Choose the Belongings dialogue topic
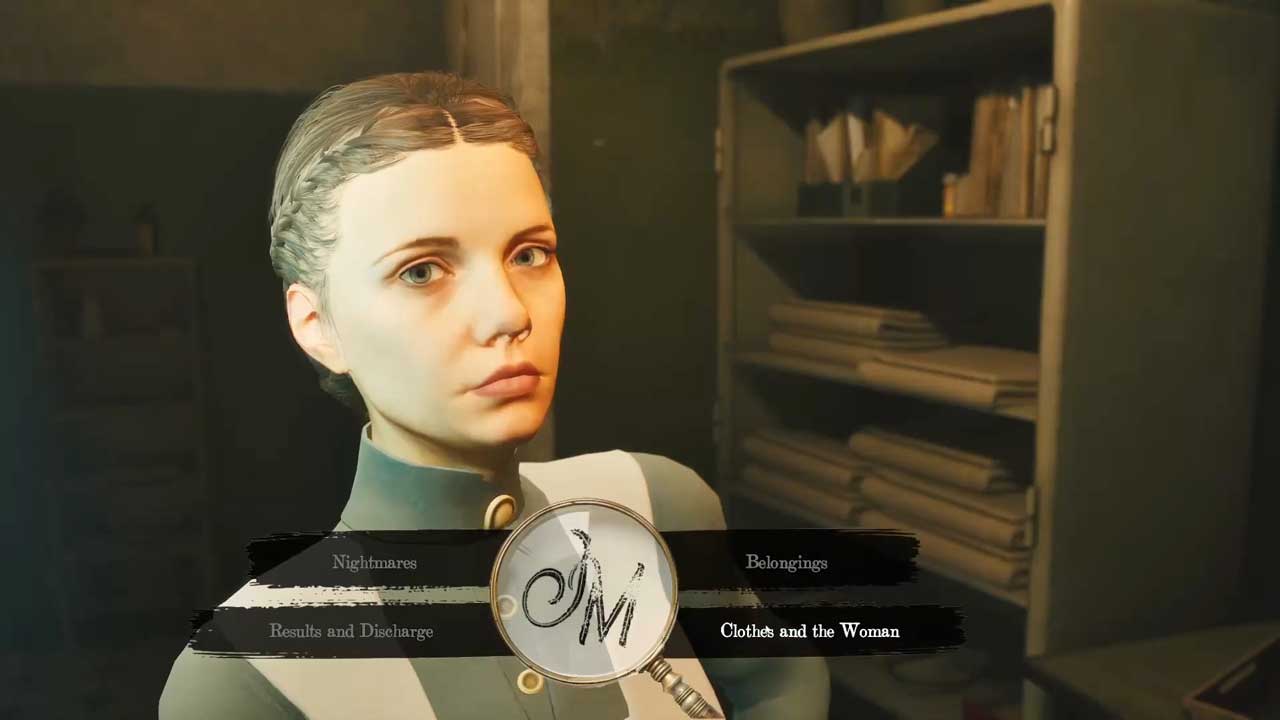 point(786,562)
